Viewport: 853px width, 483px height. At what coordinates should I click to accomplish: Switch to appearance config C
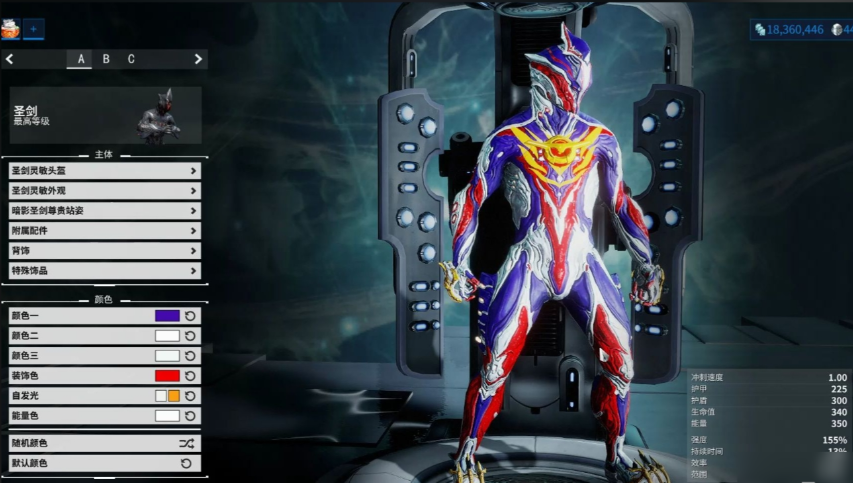click(131, 59)
